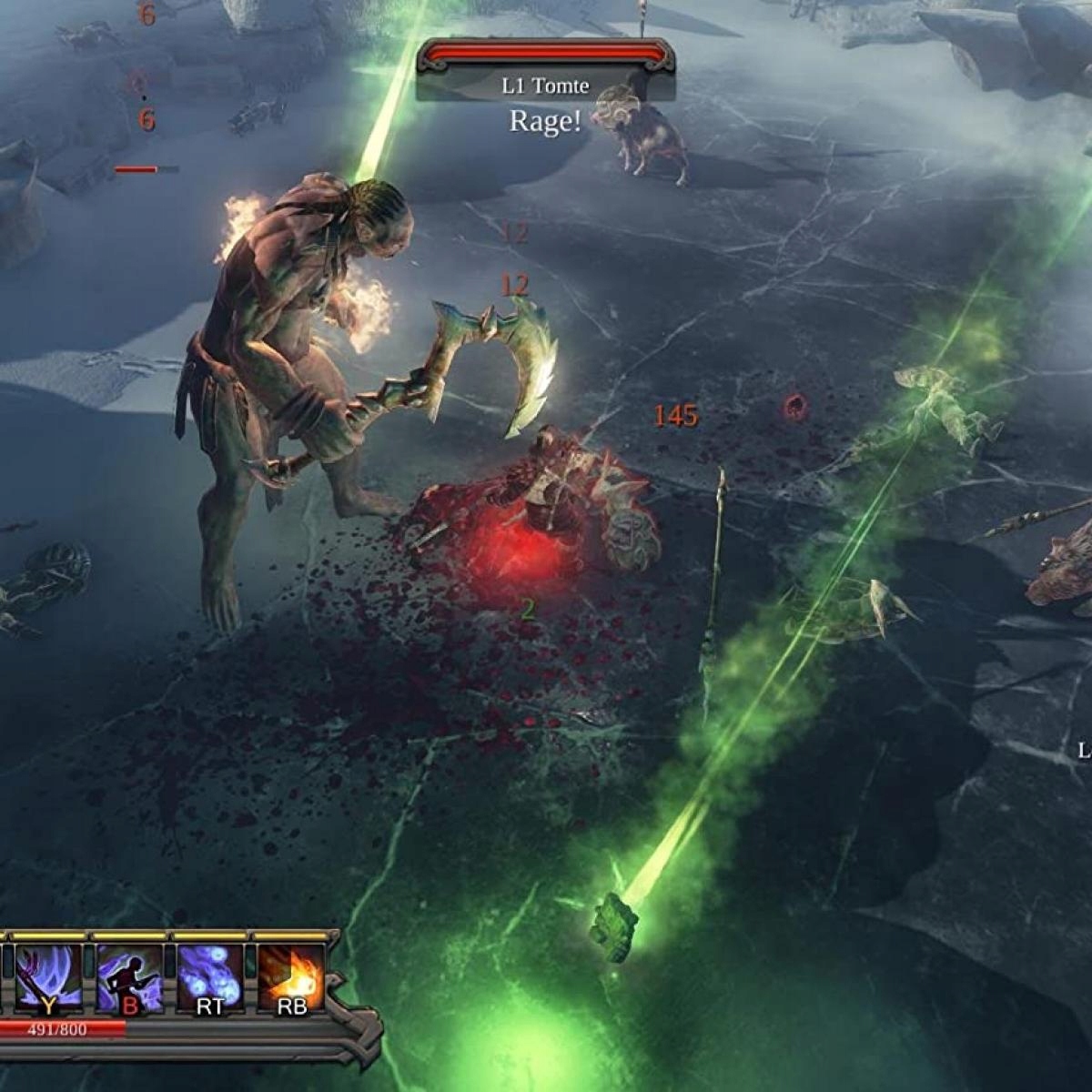Image resolution: width=1092 pixels, height=1092 pixels.
Task: Cast the blue spirit orbs ability
Action: (x=210, y=978)
